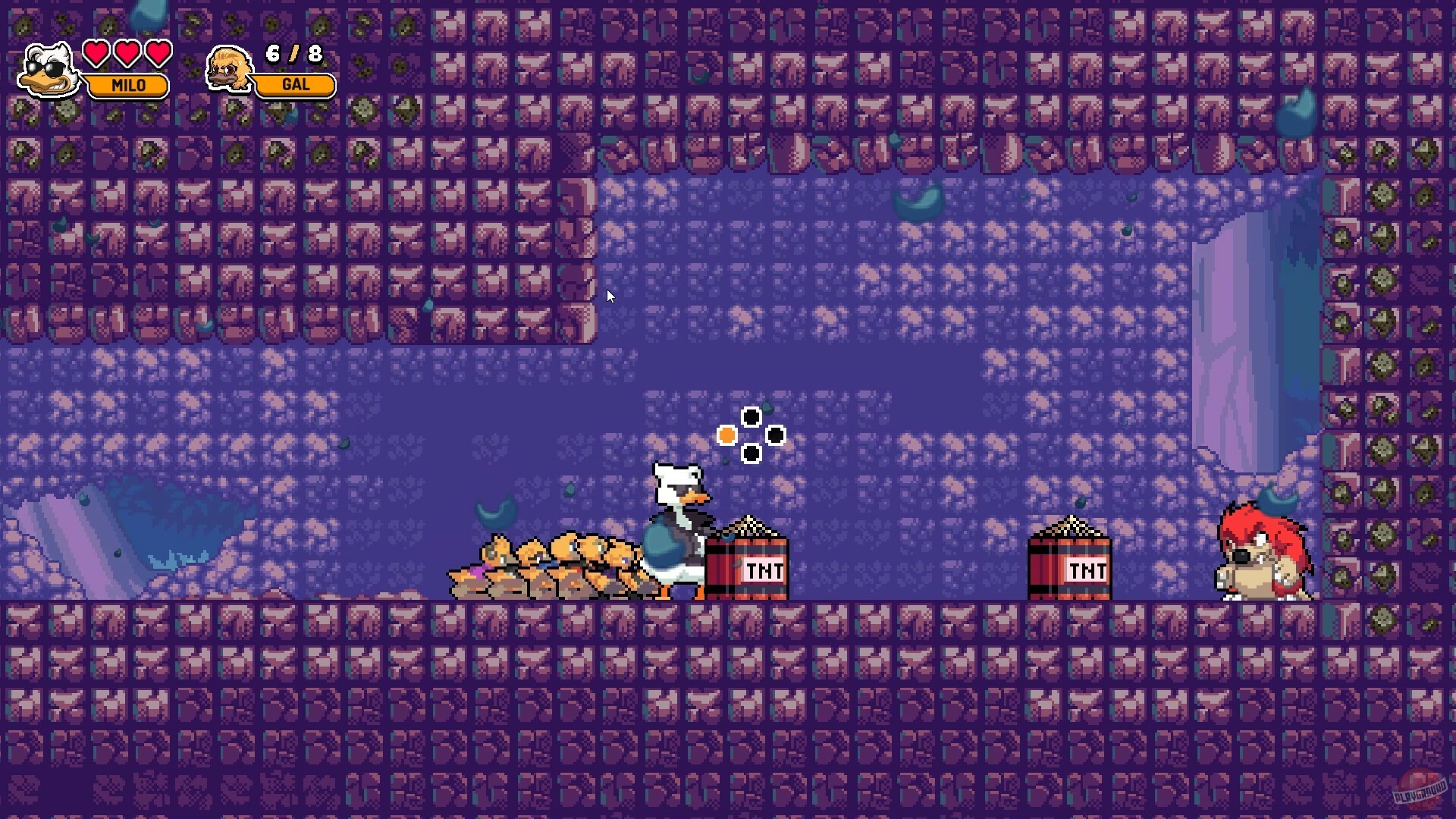Click the orange dot on the aiming reticle
The height and width of the screenshot is (819, 1456).
726,435
